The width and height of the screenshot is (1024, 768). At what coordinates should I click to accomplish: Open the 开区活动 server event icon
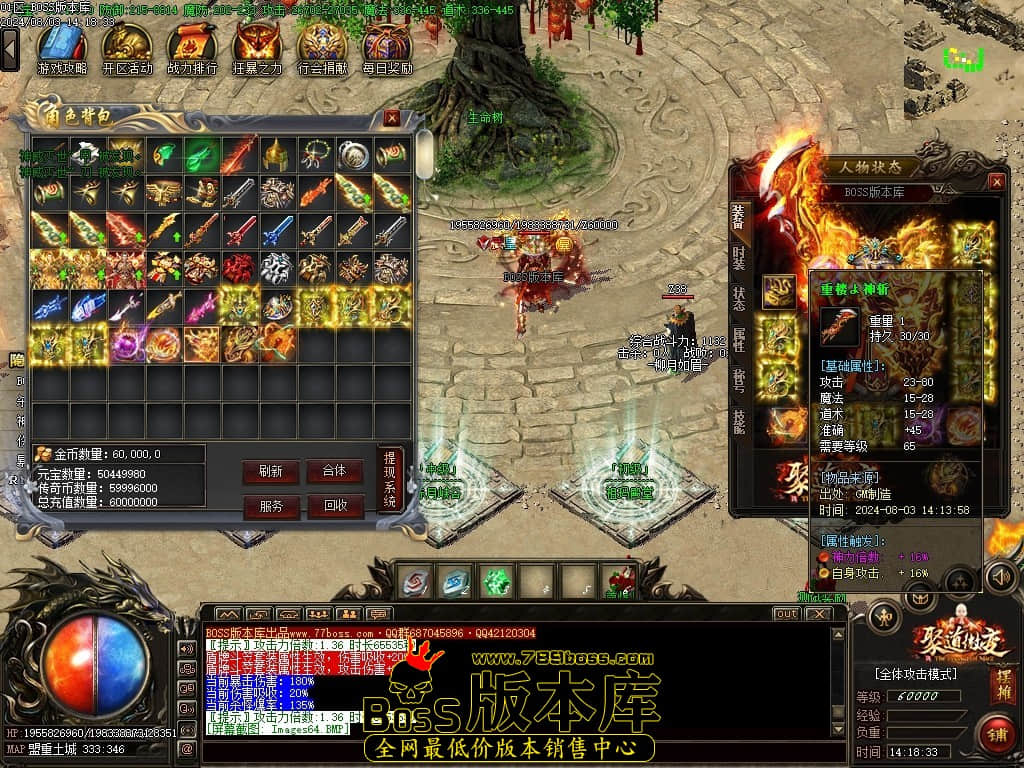tap(127, 47)
